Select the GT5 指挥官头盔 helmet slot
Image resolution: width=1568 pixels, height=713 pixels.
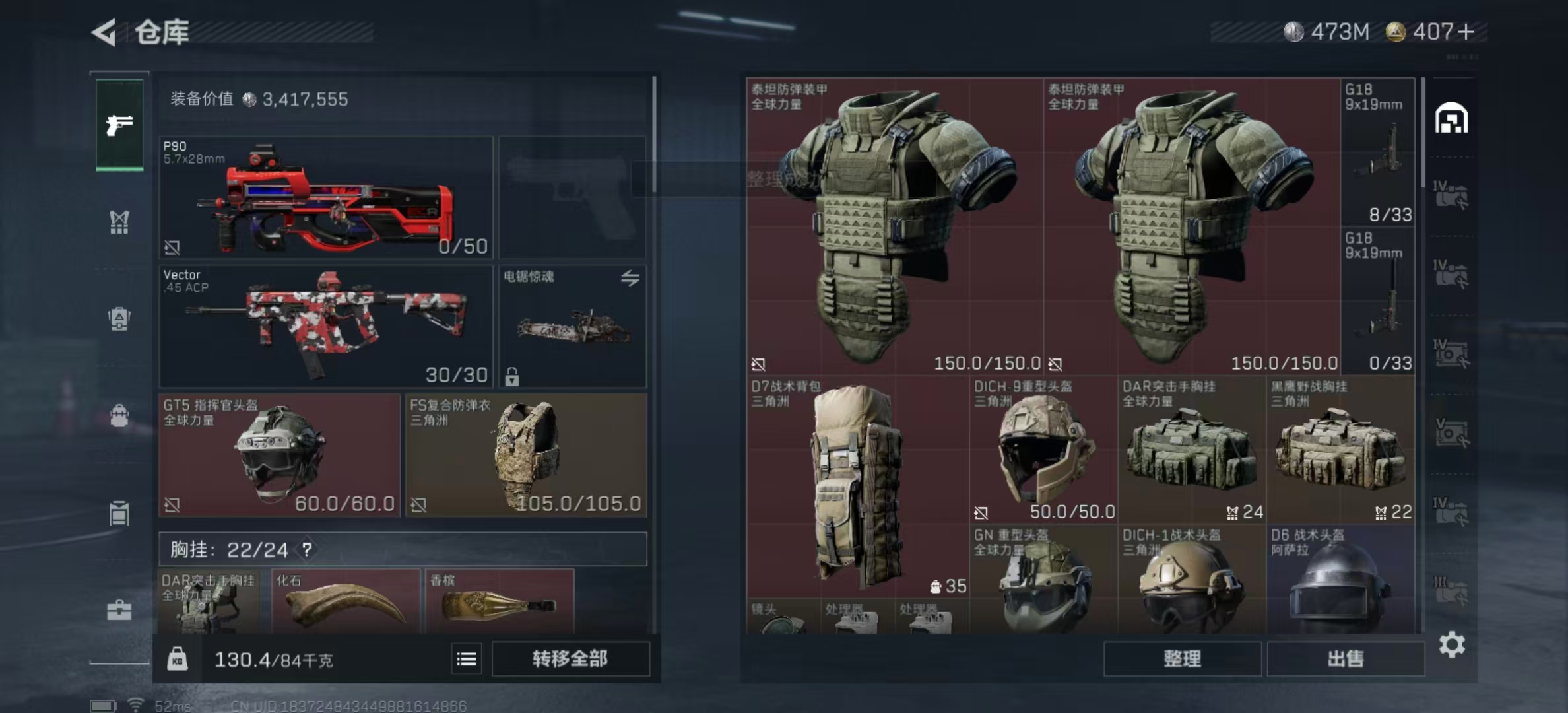[x=280, y=455]
